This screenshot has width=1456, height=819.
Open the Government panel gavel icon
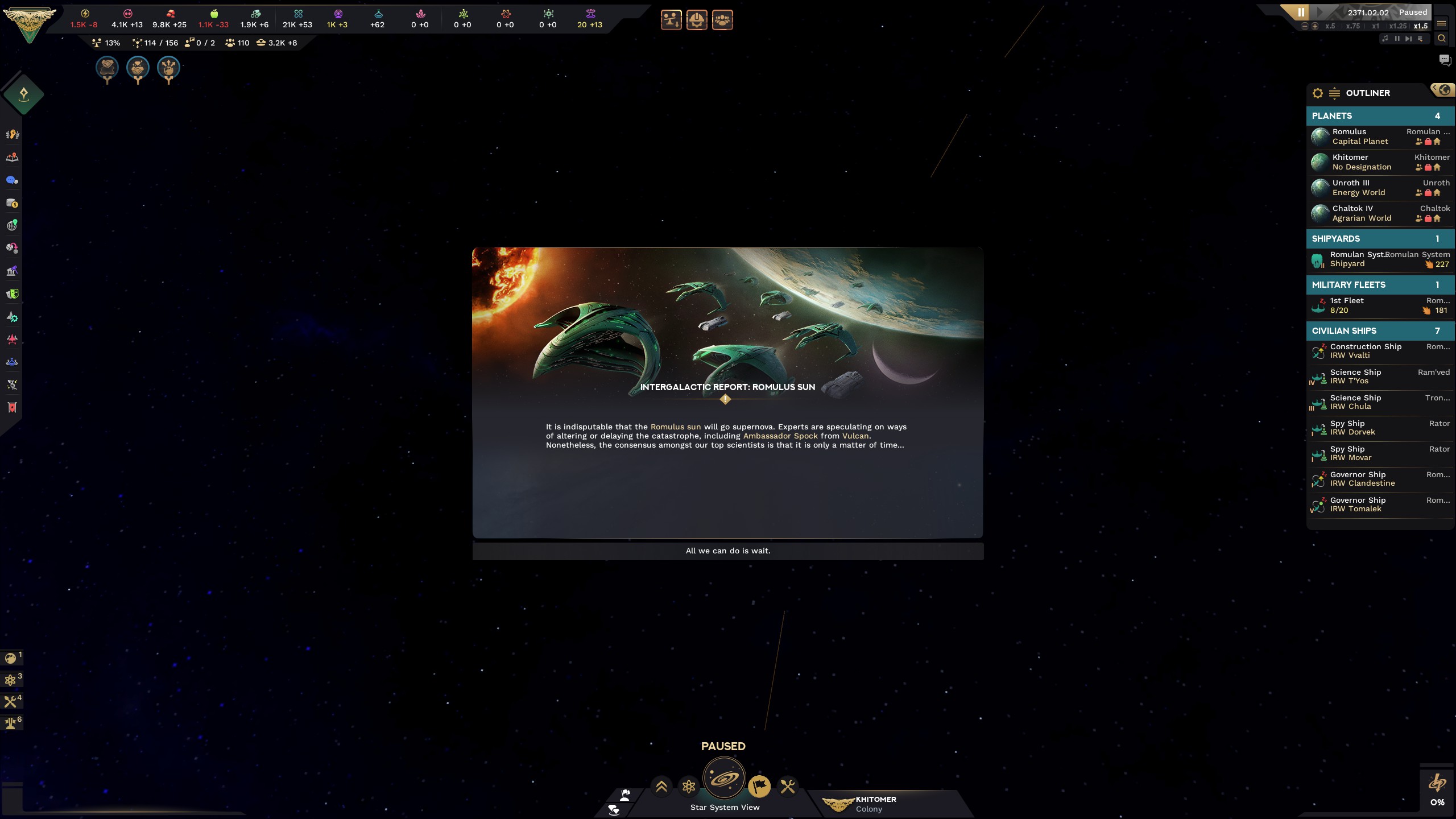pyautogui.click(x=11, y=271)
